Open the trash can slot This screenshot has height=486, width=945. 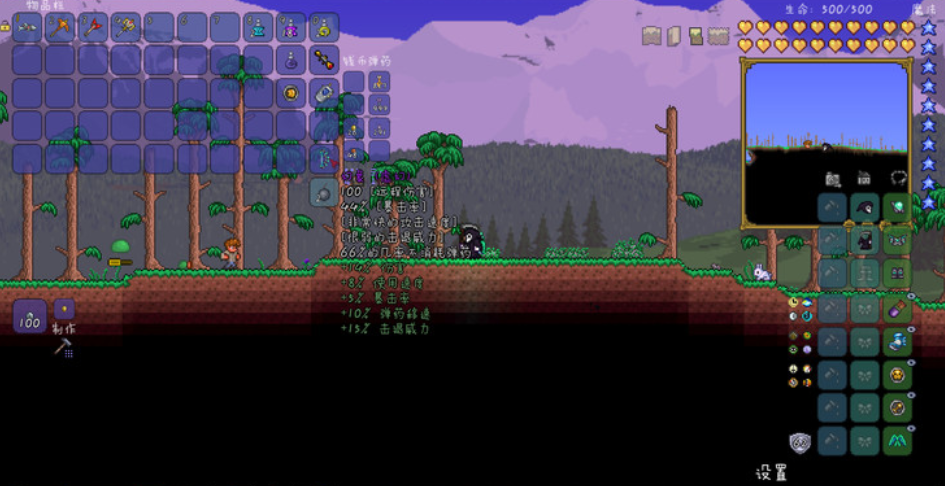pyautogui.click(x=323, y=192)
